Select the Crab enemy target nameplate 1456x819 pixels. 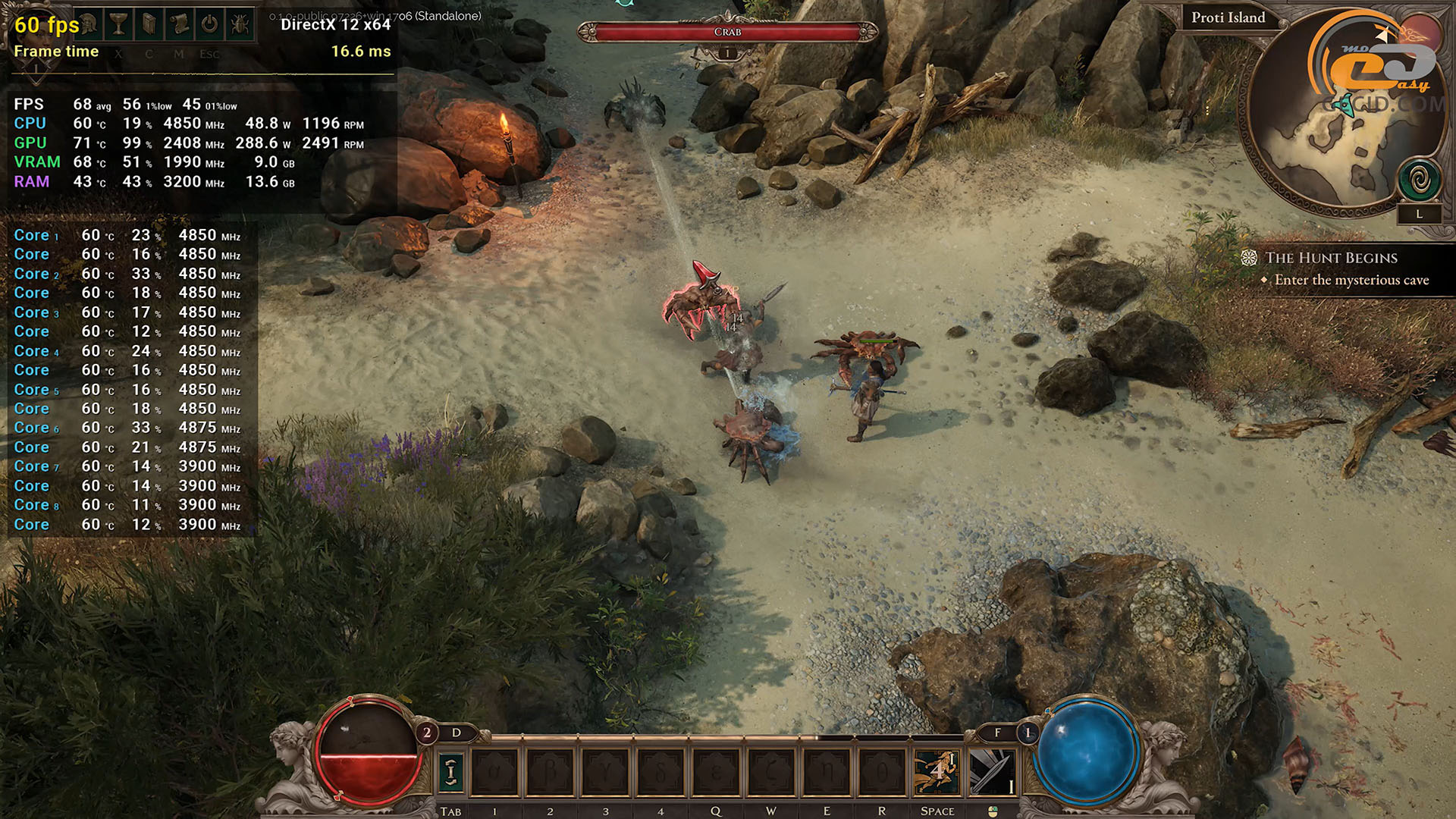pyautogui.click(x=727, y=32)
